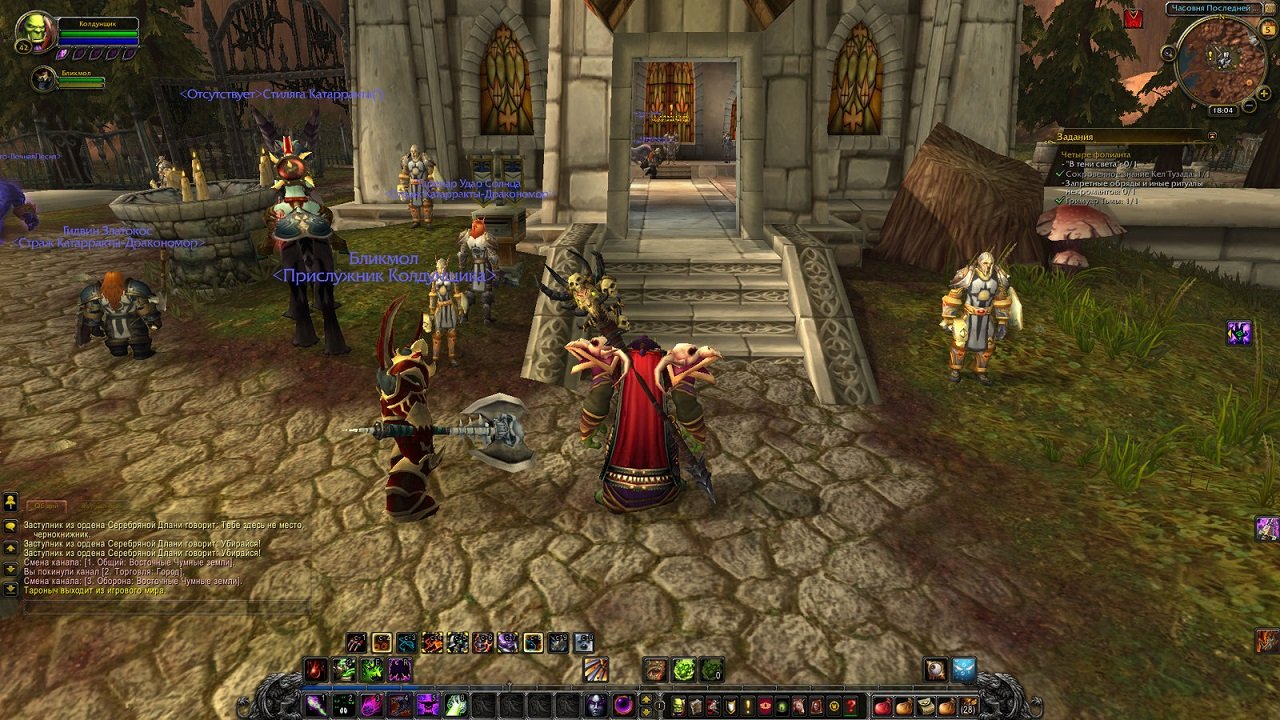The width and height of the screenshot is (1280, 720).
Task: Click the 18:04 clock button
Action: click(1221, 110)
